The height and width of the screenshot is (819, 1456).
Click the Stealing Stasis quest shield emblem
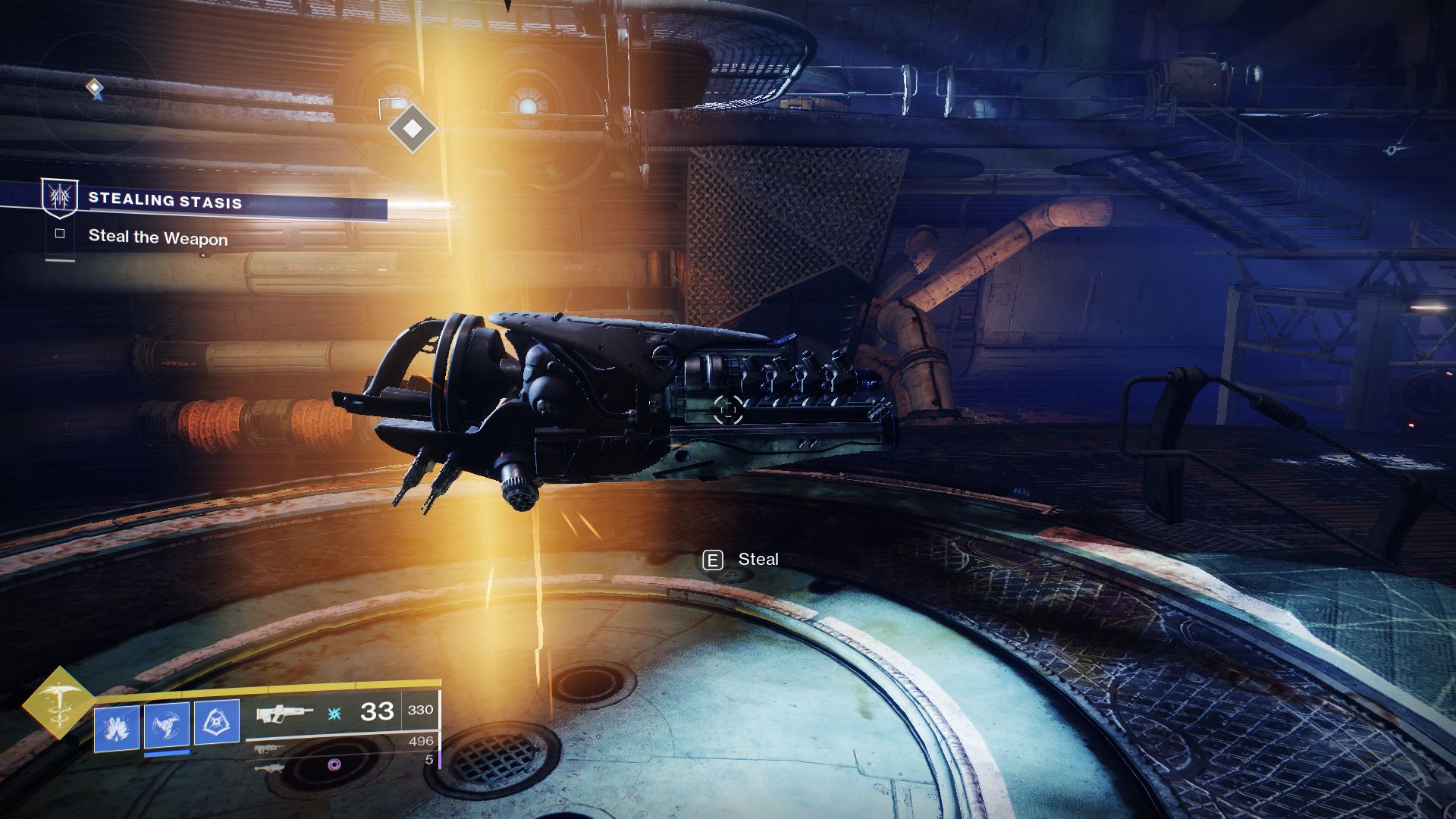click(x=59, y=201)
